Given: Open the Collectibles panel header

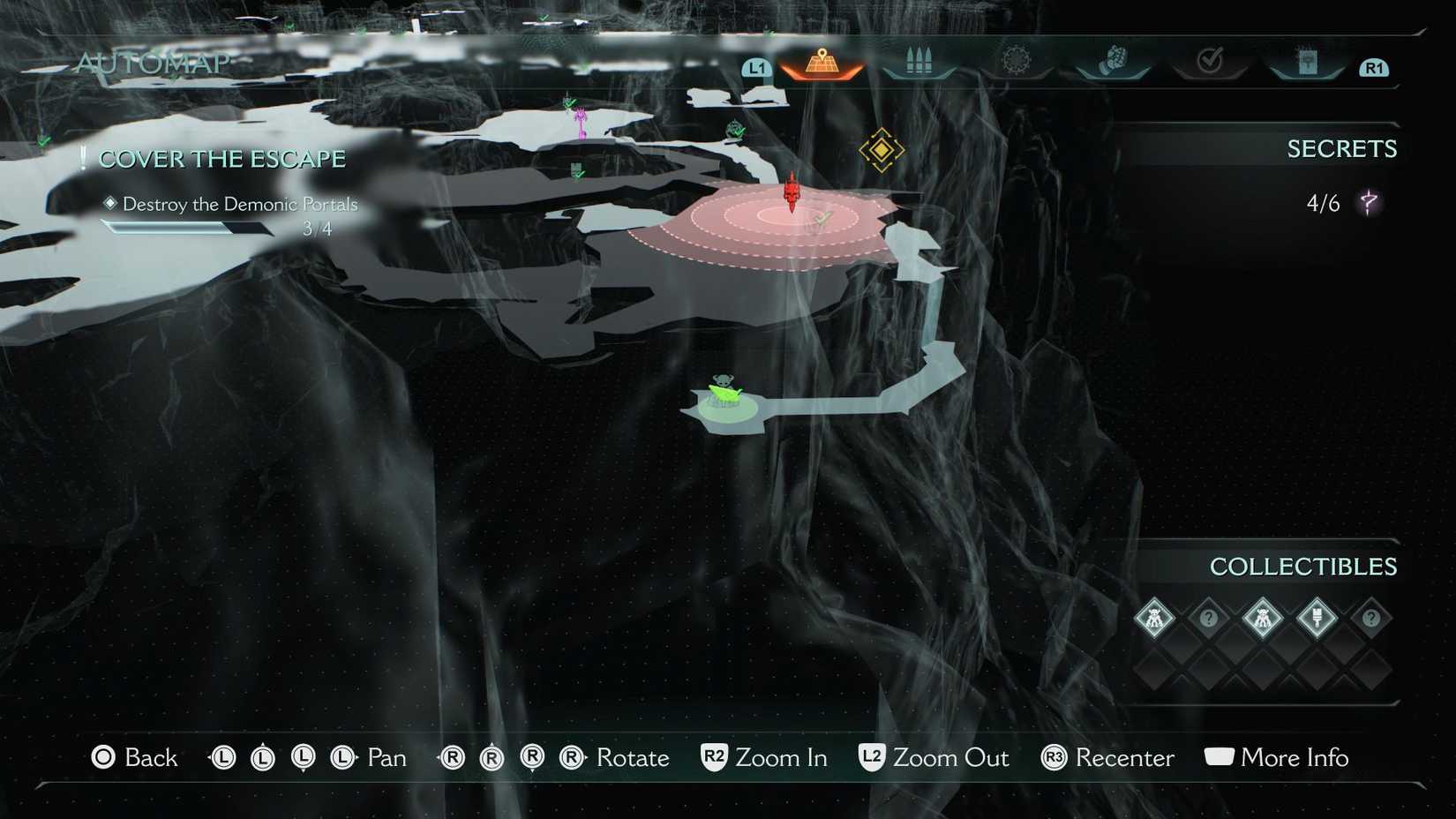Looking at the screenshot, I should coord(1304,567).
